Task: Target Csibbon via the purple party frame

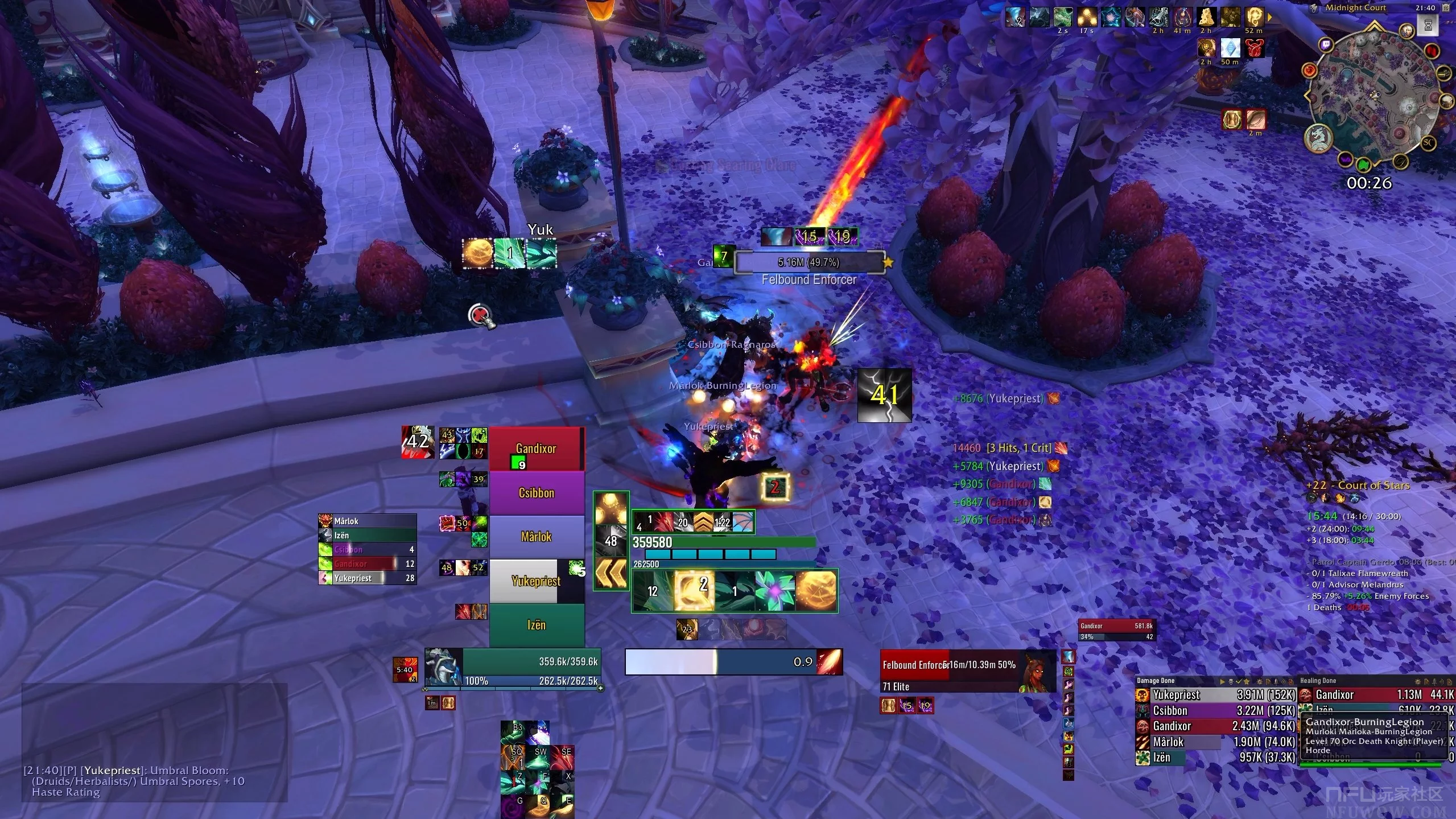Action: click(536, 493)
